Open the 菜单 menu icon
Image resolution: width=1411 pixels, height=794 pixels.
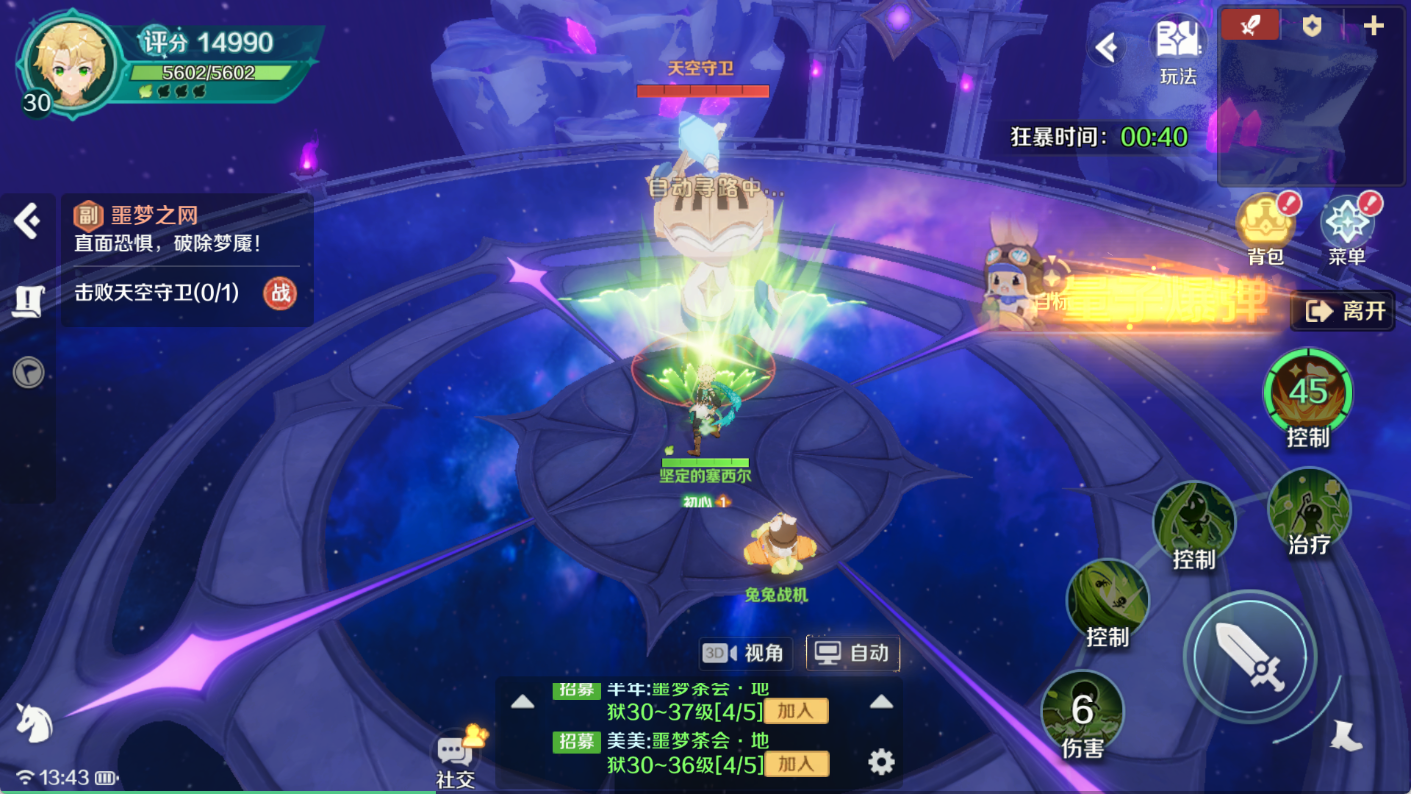click(x=1346, y=224)
